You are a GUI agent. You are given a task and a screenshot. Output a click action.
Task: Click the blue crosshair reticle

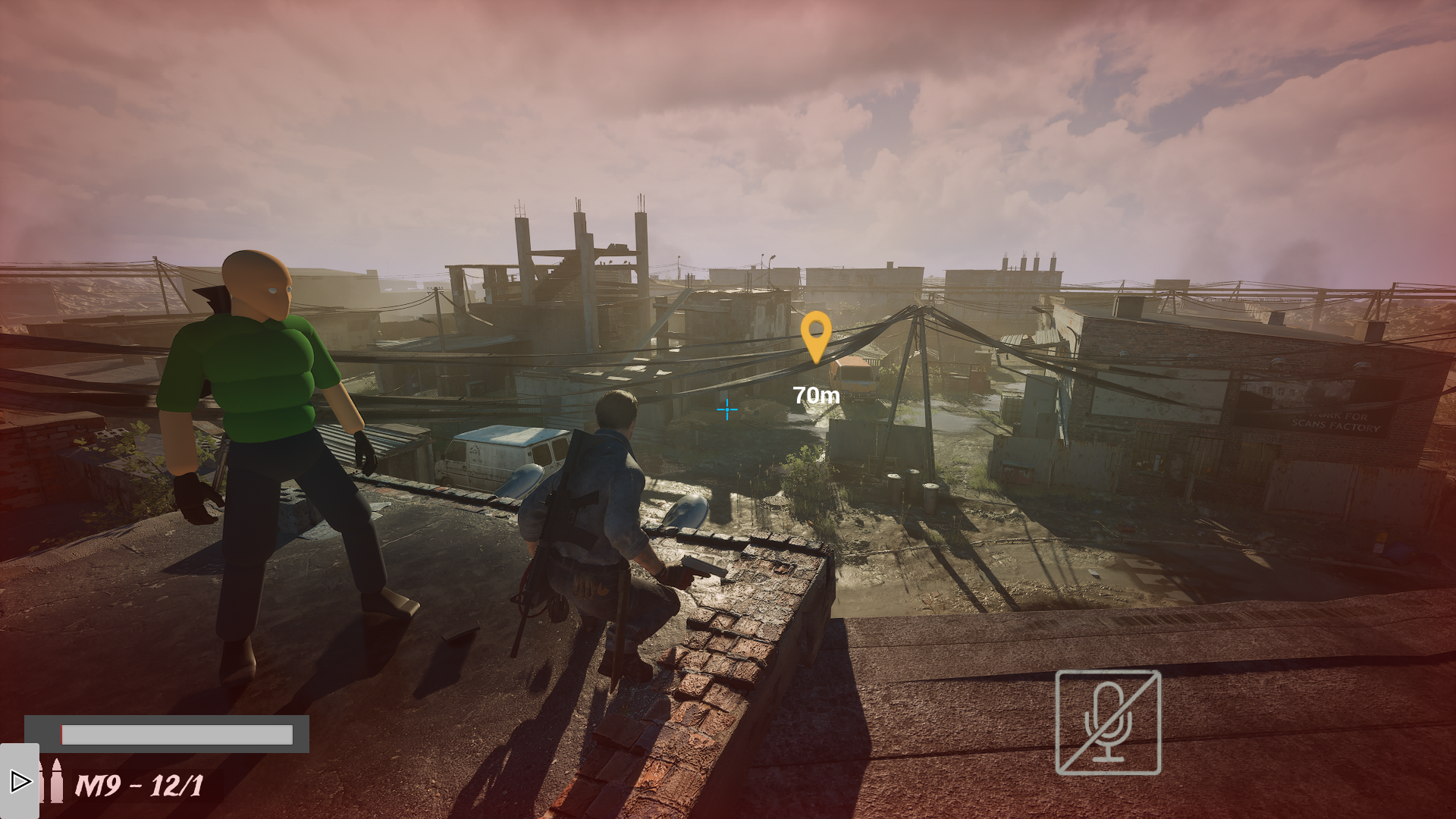(727, 409)
